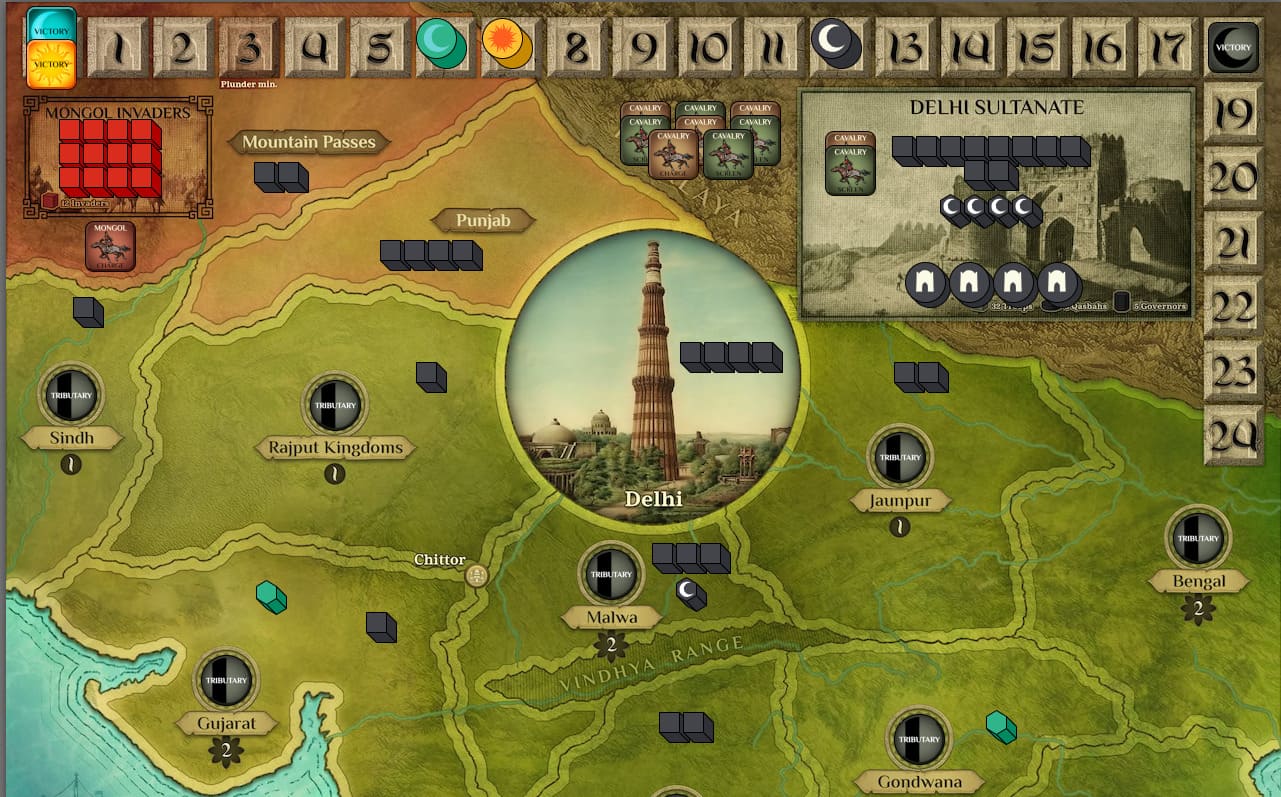Click space 19 on the score track

tap(1231, 113)
